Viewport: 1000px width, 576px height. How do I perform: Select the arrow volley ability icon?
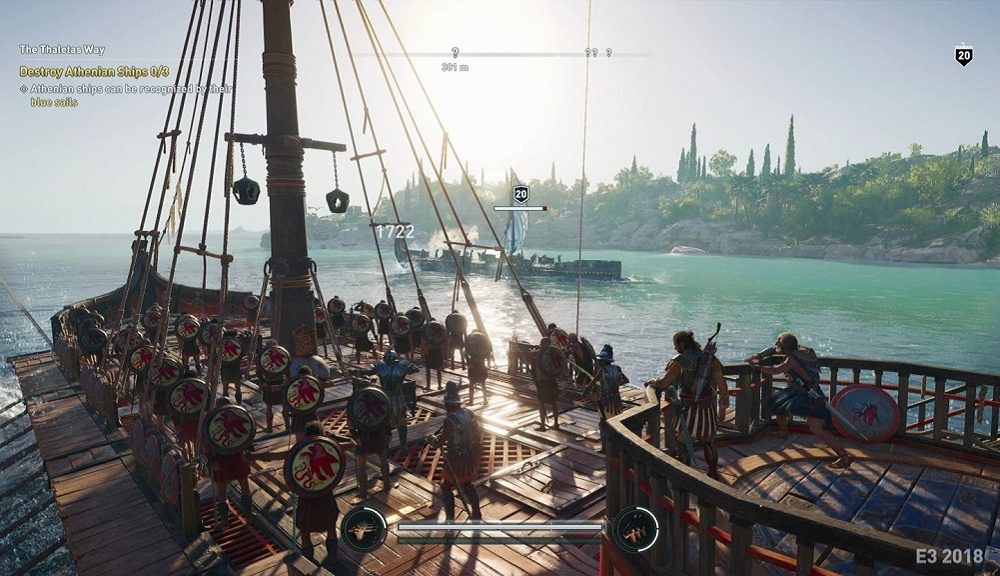[363, 529]
